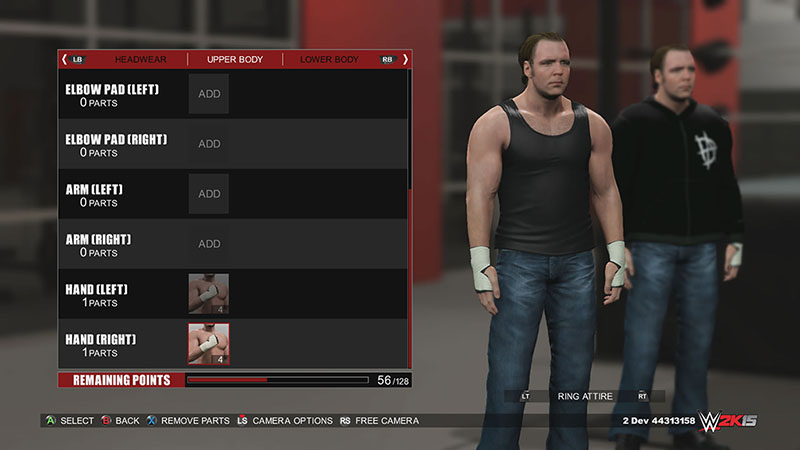Select the Hand (Left) wrist tape thumbnail
The width and height of the screenshot is (800, 450).
coord(209,294)
